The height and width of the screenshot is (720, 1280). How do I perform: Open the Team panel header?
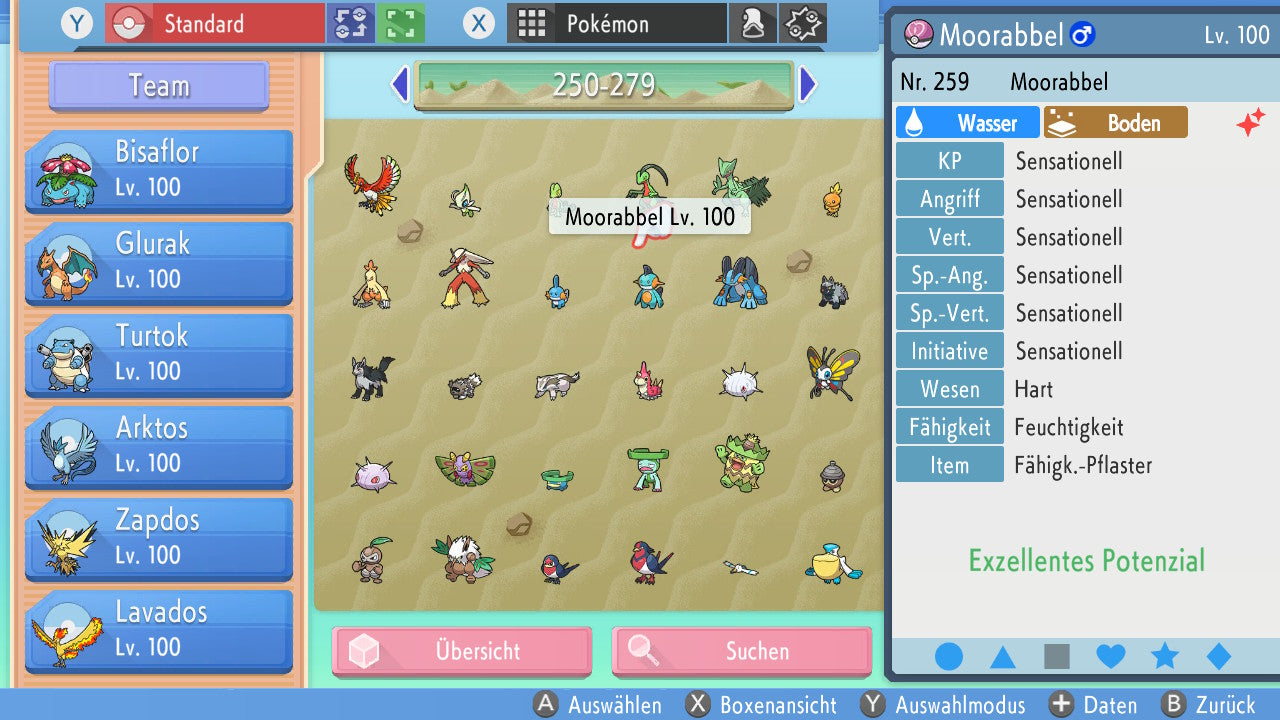click(x=159, y=86)
